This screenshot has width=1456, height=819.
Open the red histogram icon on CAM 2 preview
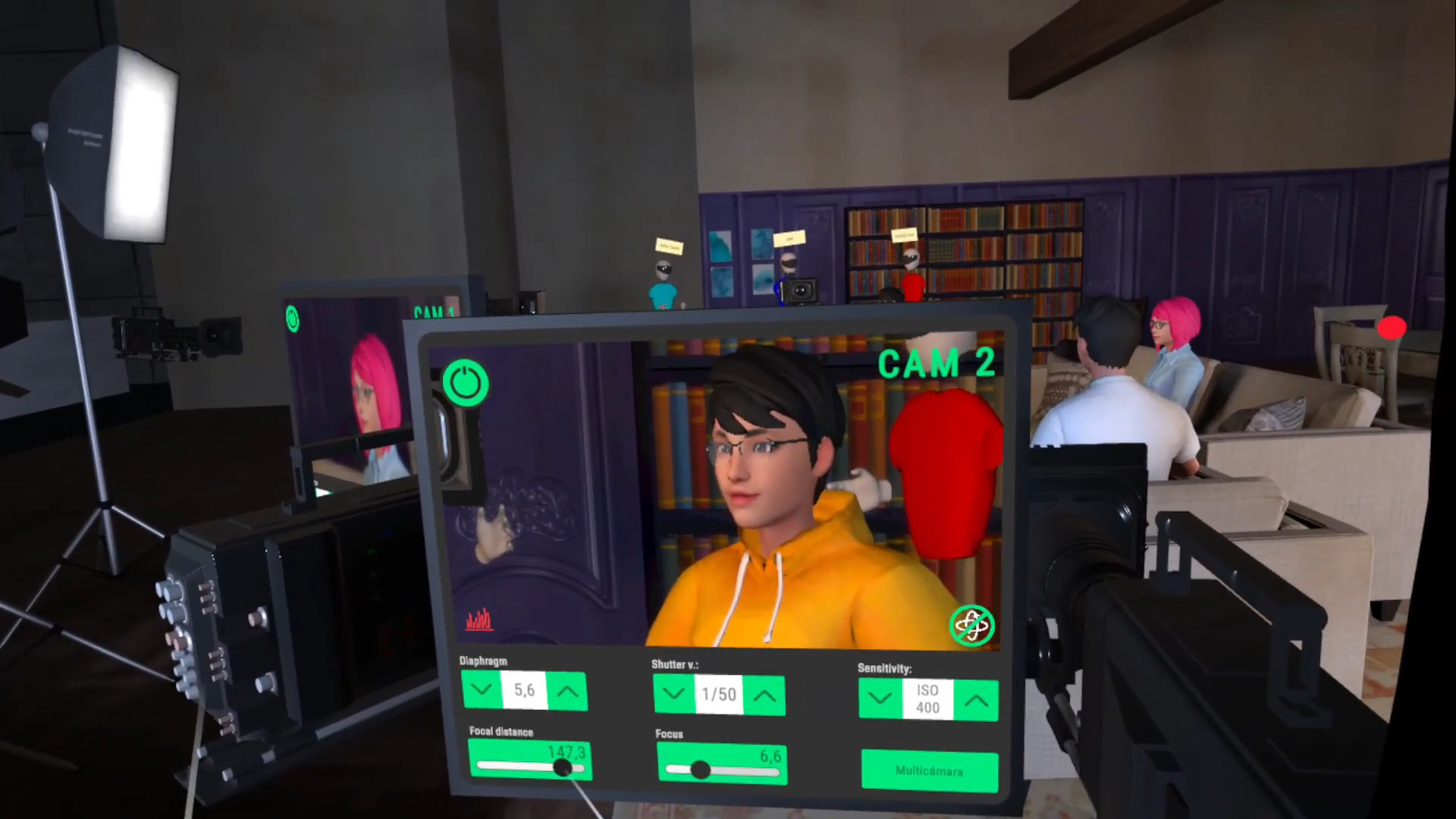[478, 620]
